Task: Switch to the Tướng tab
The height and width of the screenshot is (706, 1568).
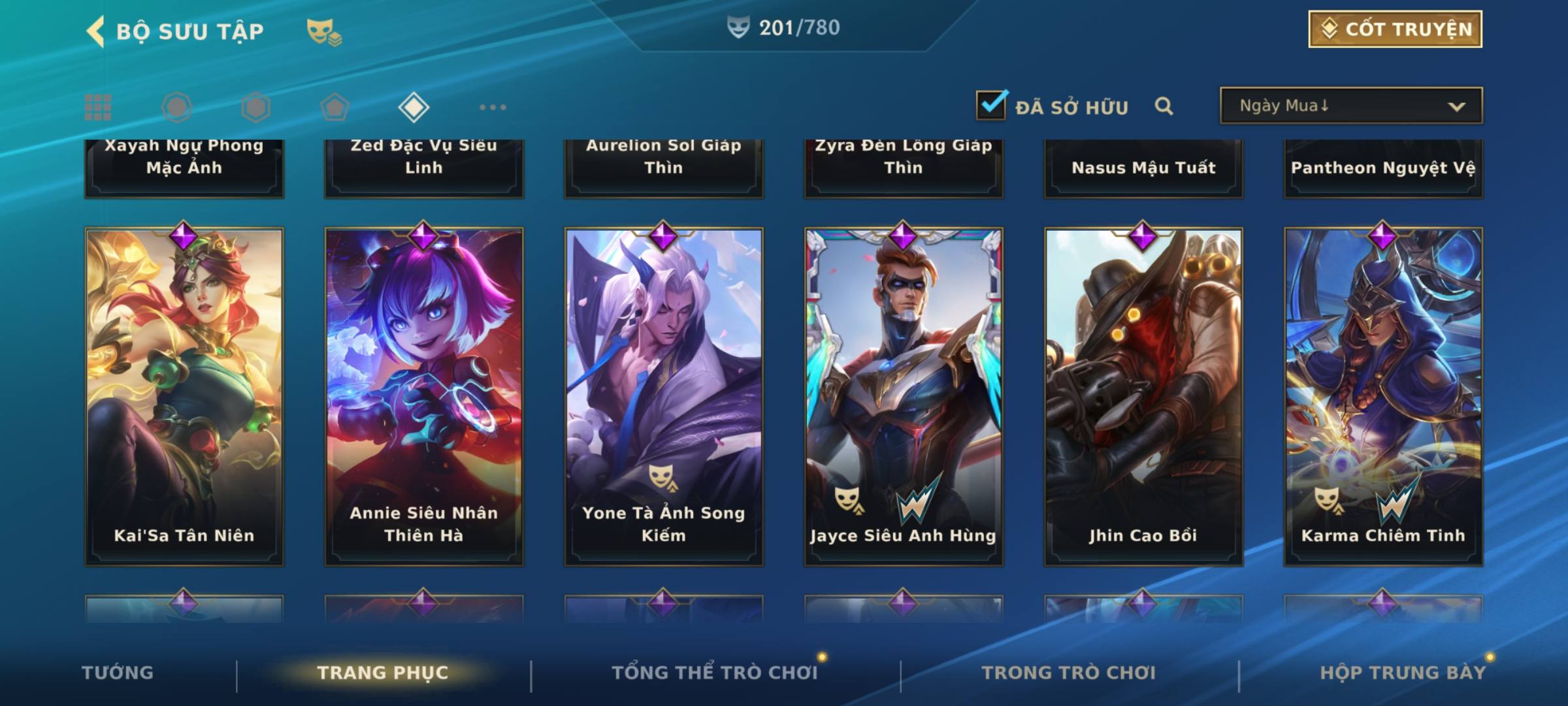Action: [118, 673]
